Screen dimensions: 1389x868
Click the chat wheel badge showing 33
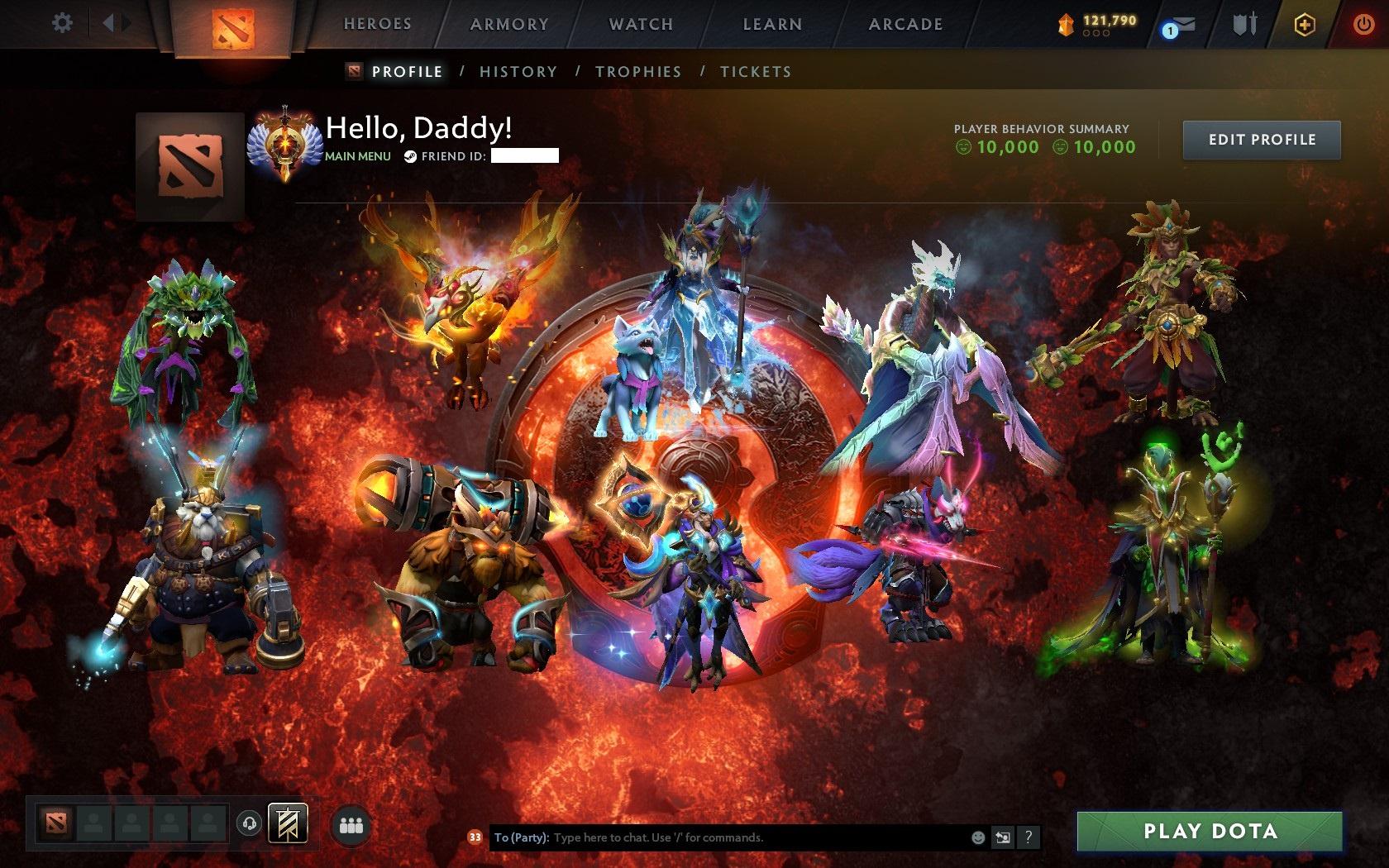point(475,837)
